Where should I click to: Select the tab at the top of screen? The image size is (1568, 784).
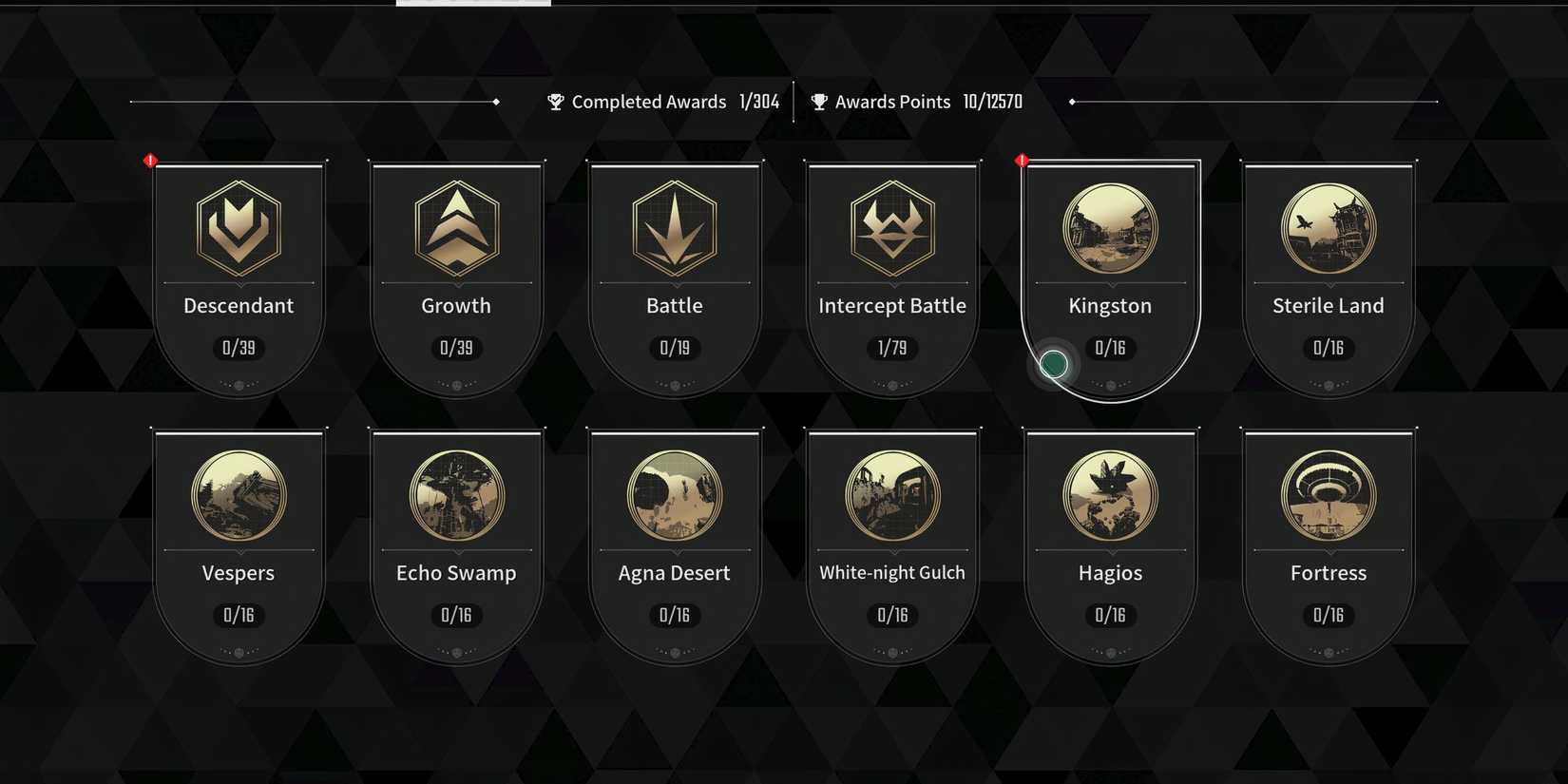click(472, 4)
